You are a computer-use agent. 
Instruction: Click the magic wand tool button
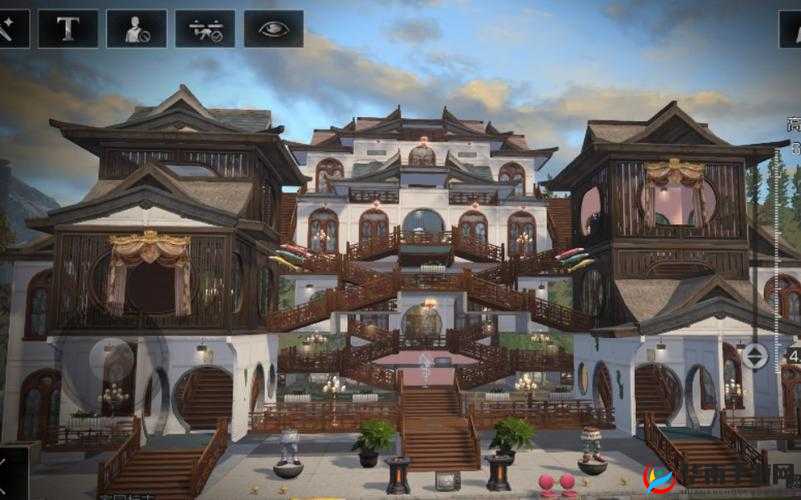(10, 29)
